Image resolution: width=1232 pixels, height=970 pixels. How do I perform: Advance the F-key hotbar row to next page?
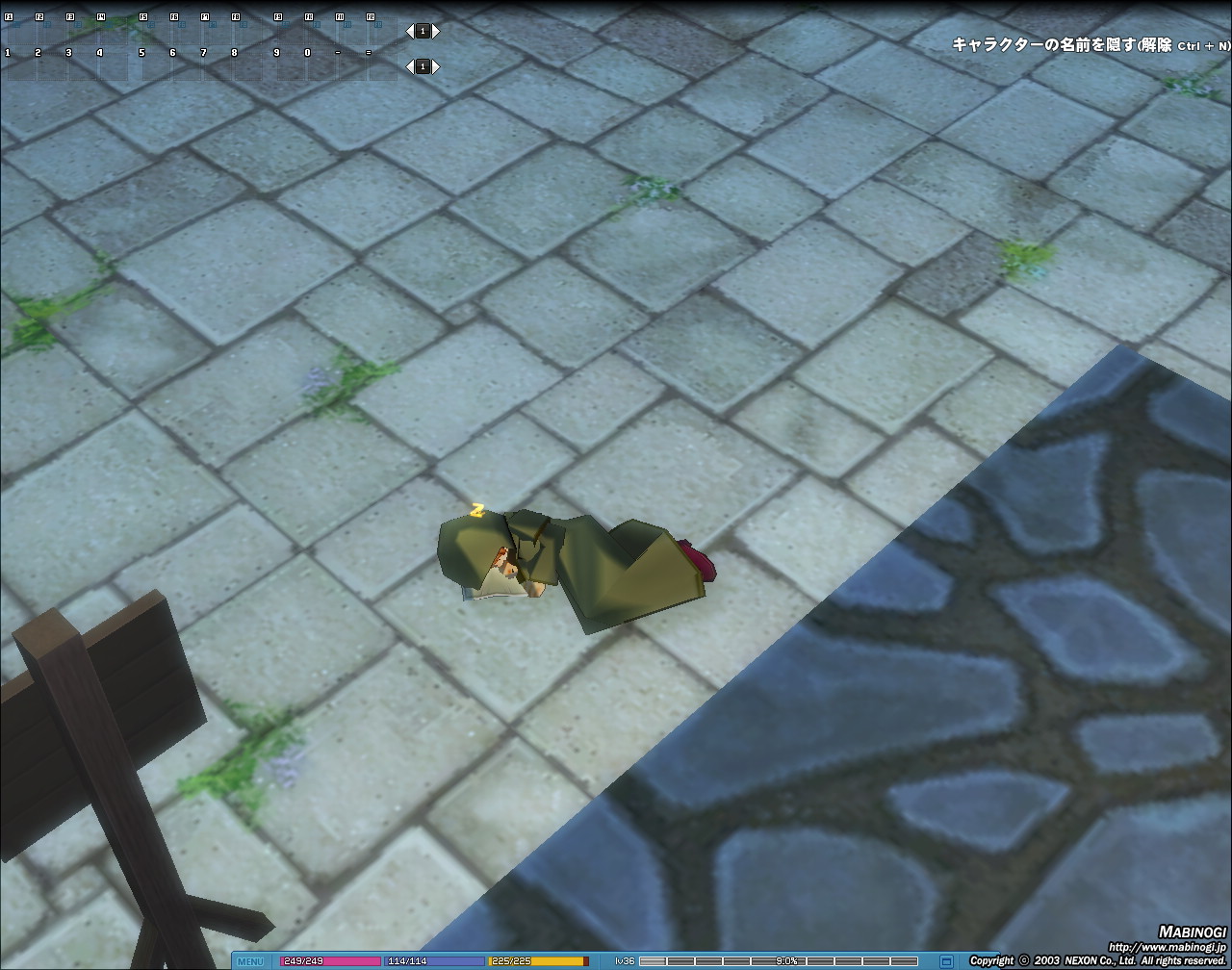(436, 31)
